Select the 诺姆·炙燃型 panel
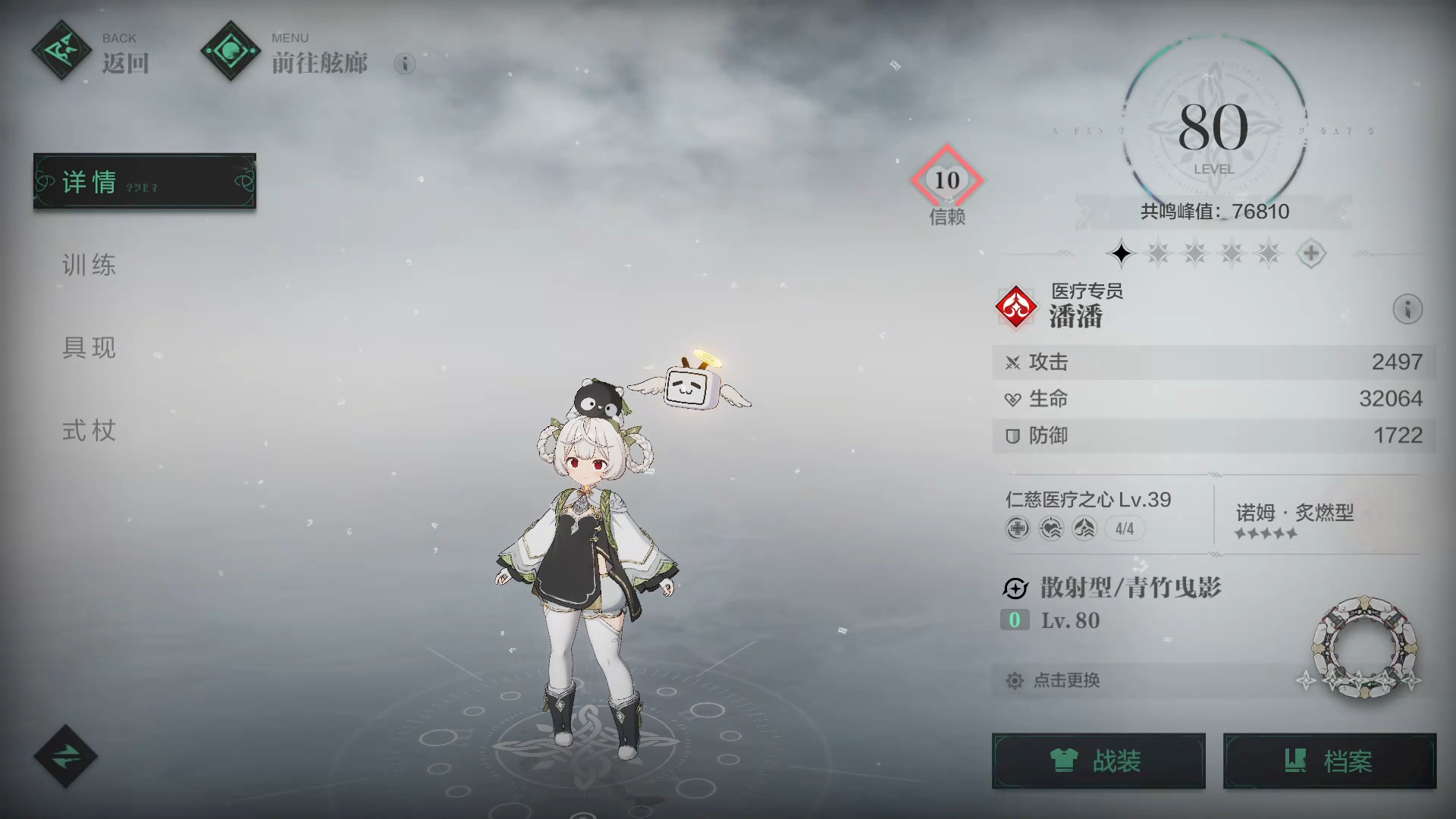 tap(1294, 519)
